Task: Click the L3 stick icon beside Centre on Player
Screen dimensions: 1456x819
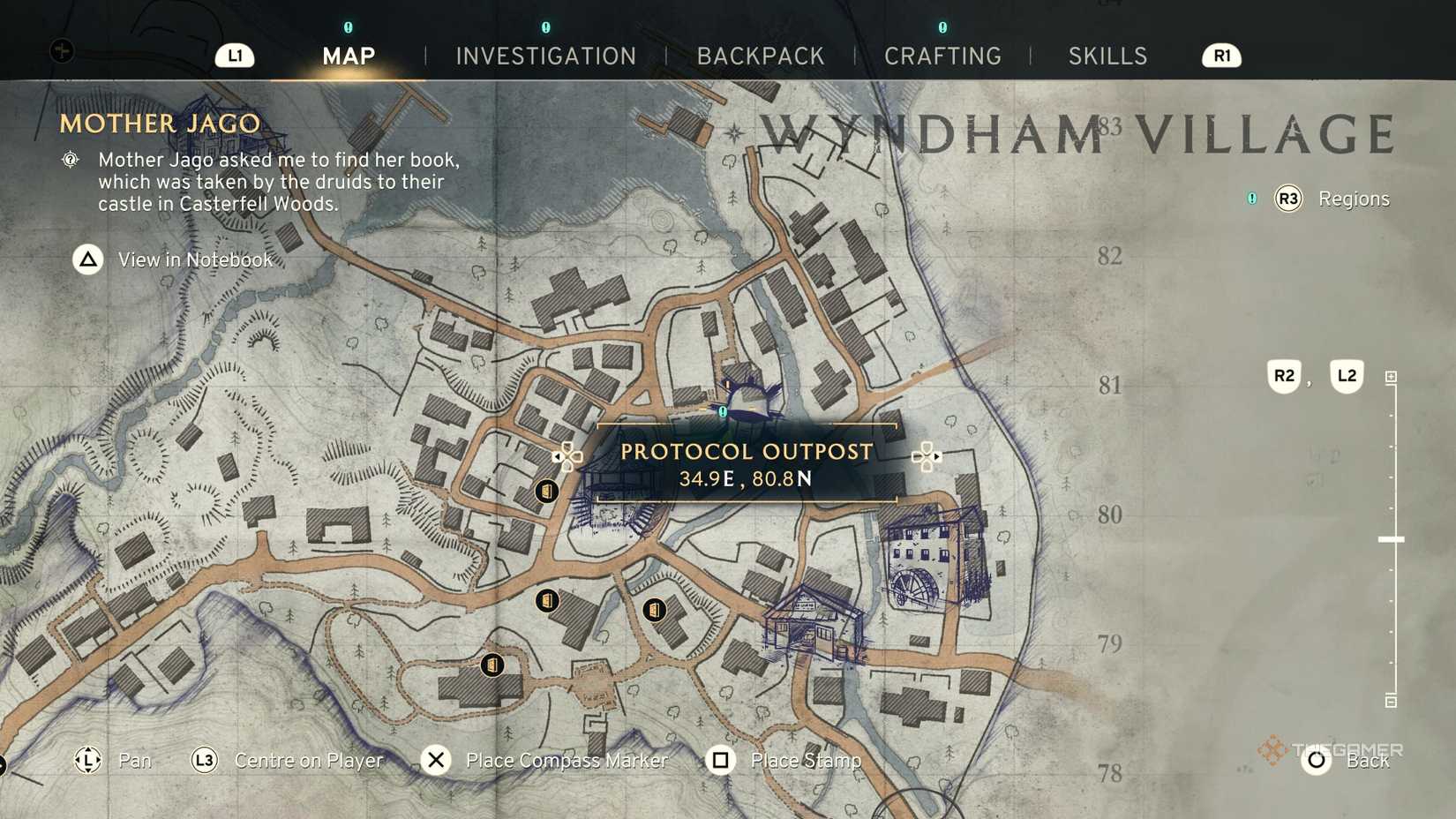Action: click(x=203, y=760)
